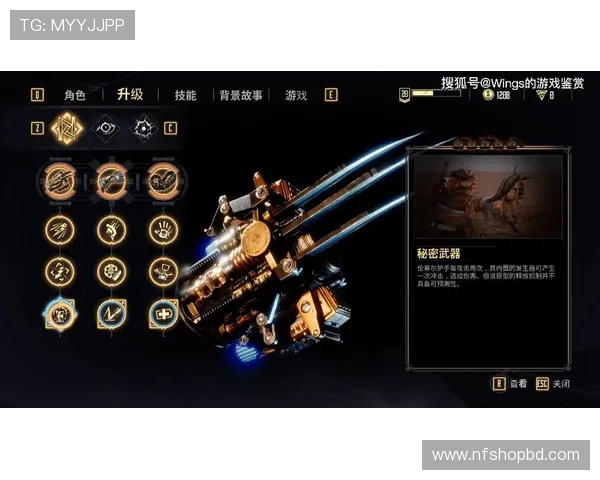Open the www.nfshopbd.com watermark link
Viewport: 600px width, 480px height.
point(505,455)
